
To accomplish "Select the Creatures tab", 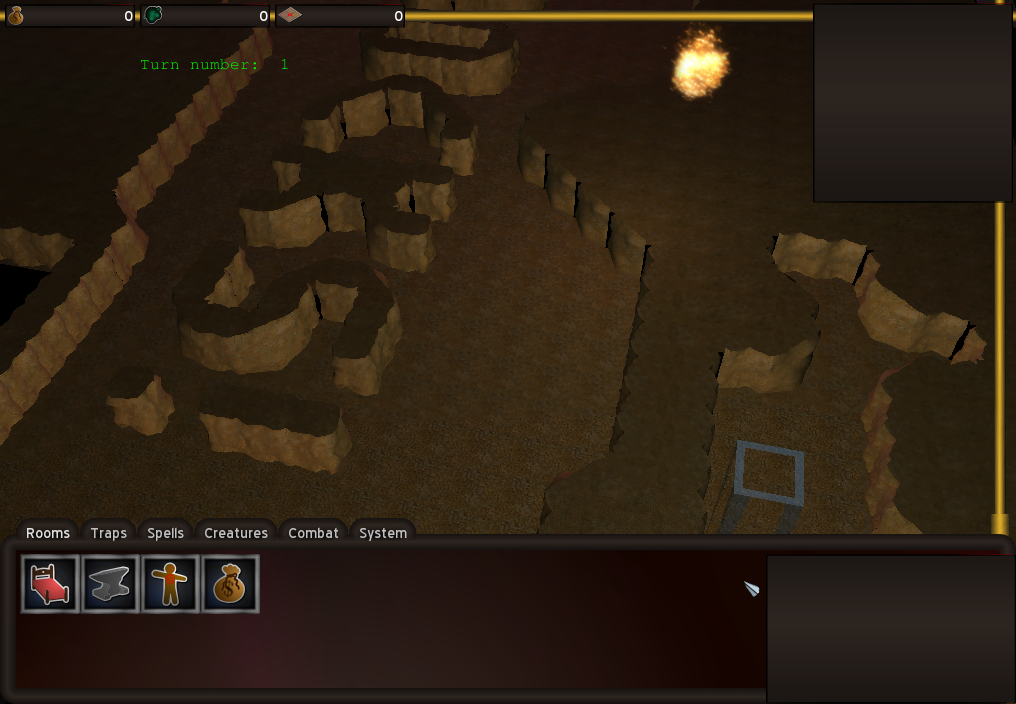I will click(x=236, y=533).
